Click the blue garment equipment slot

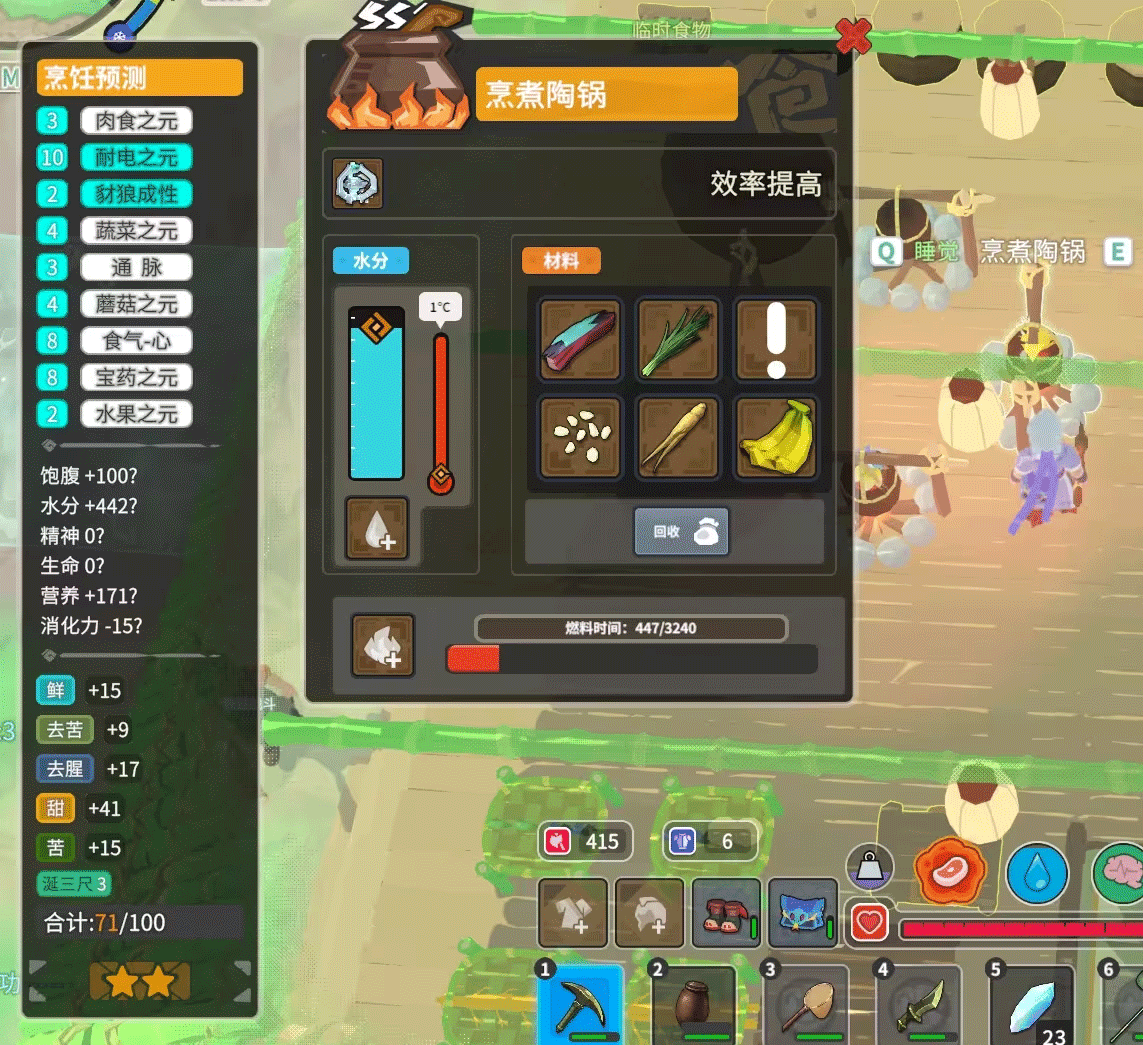802,913
